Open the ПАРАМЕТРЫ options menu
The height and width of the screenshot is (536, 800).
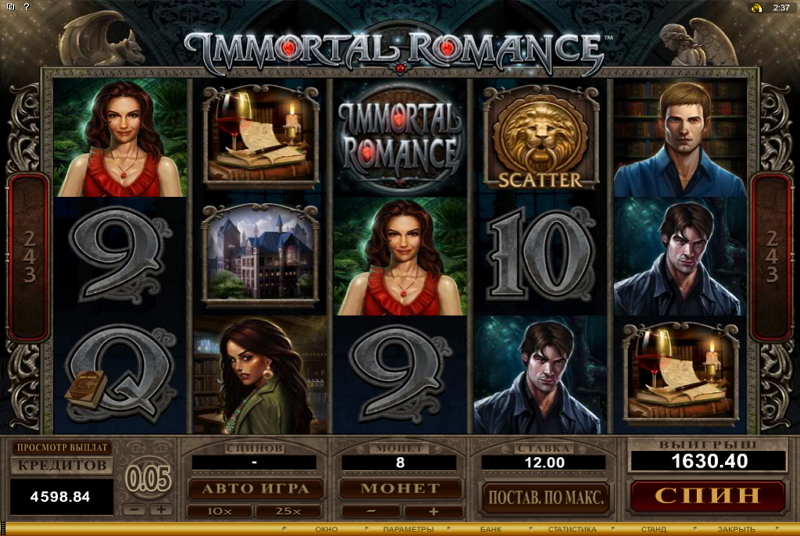[407, 529]
